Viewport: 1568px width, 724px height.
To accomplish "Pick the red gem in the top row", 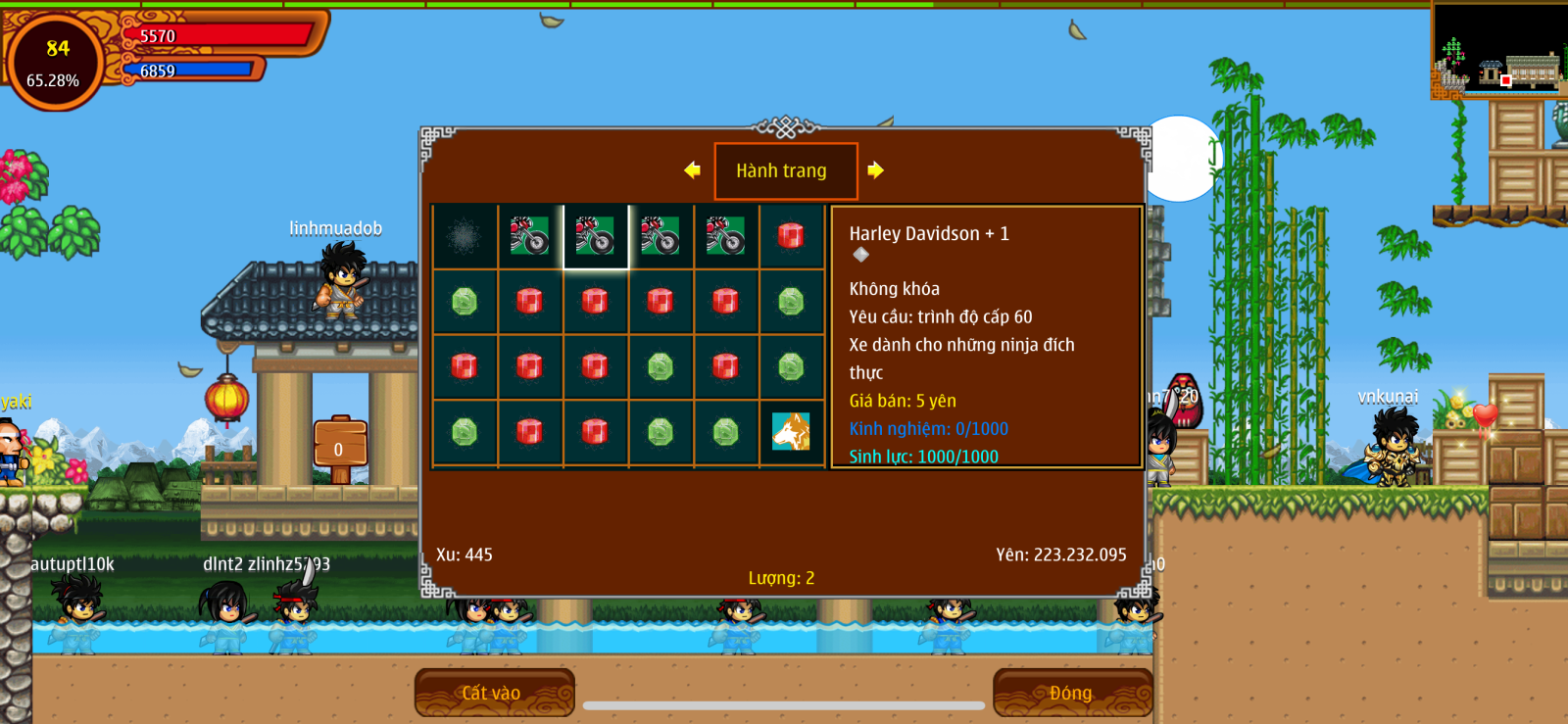I will click(791, 236).
